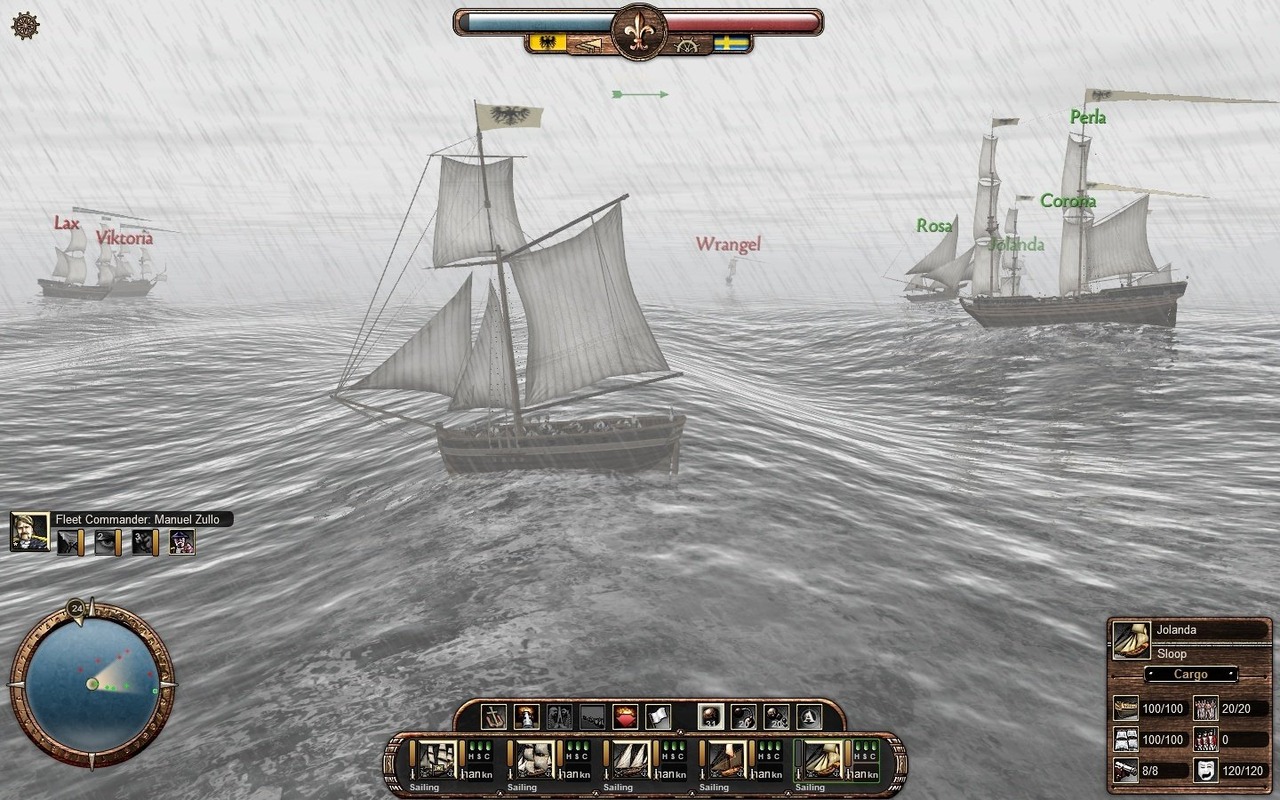Activate the commander ability marked with number 2

106,542
